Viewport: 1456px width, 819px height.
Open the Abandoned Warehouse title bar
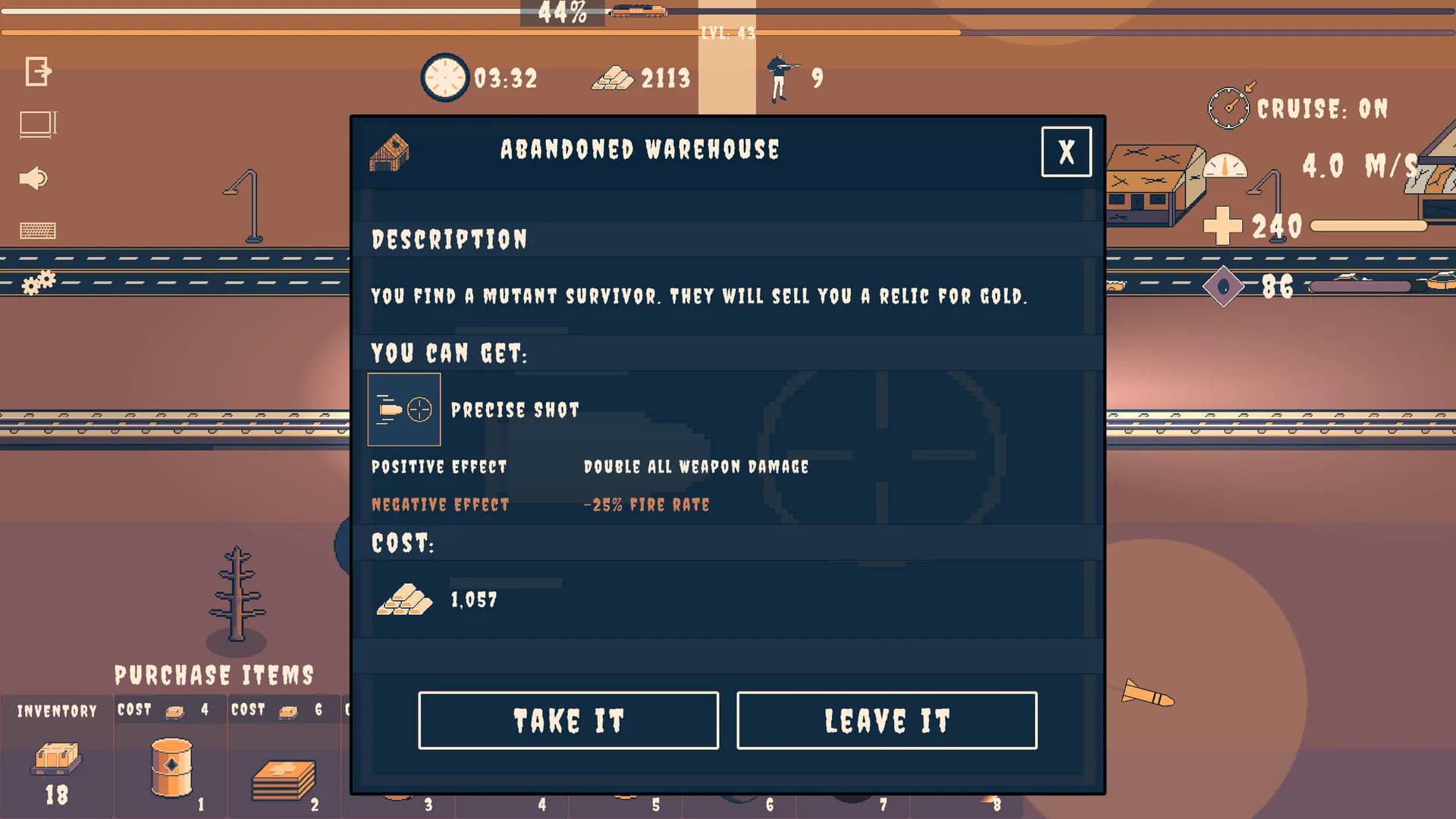639,149
